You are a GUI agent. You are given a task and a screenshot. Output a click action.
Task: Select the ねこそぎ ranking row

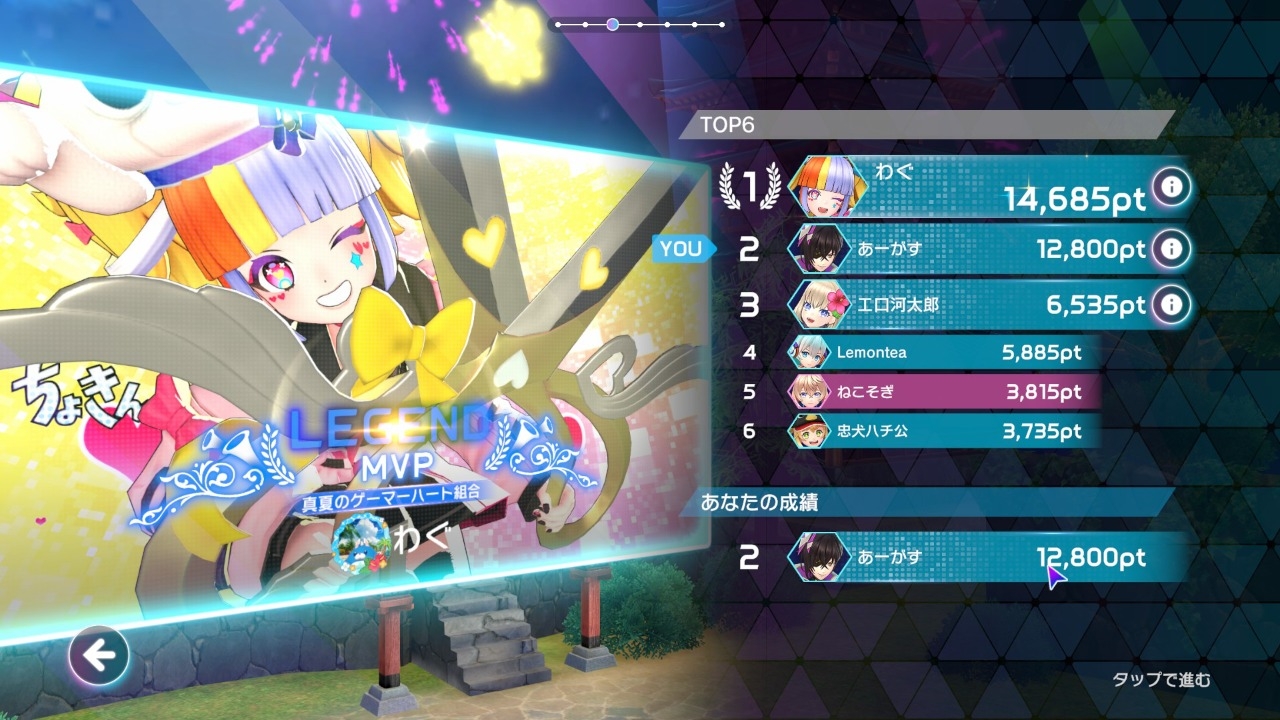[x=940, y=392]
